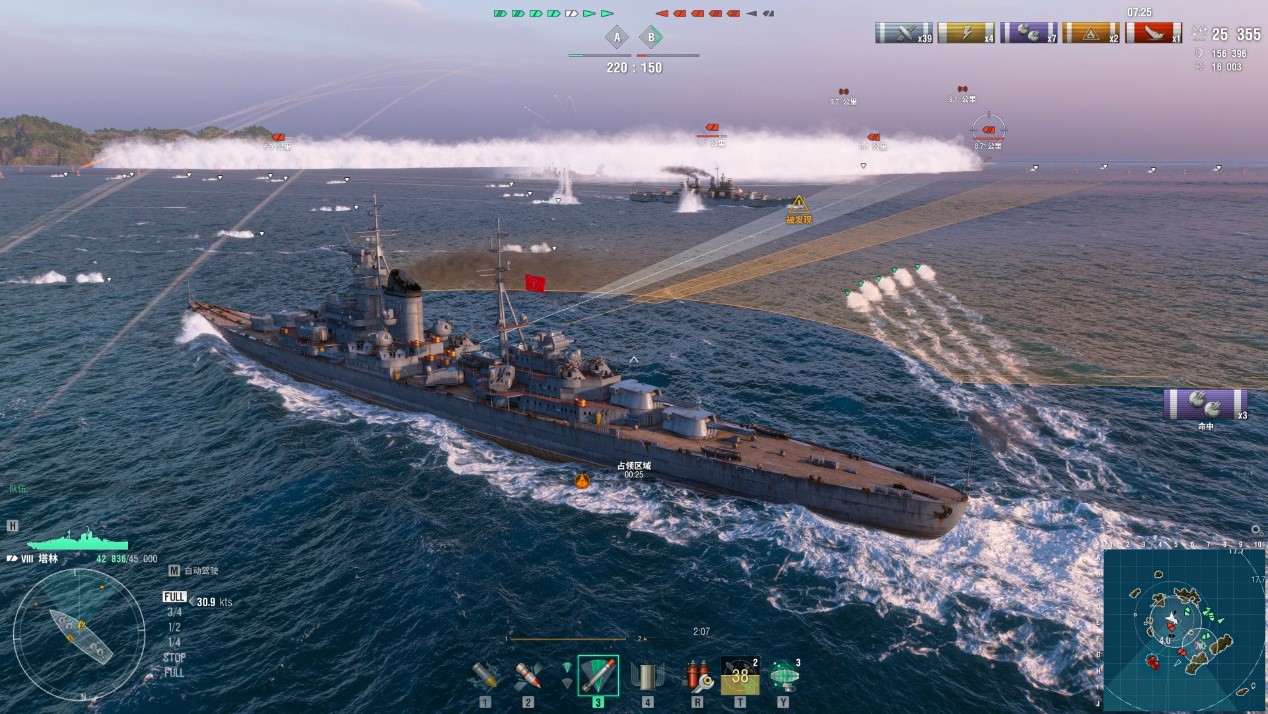
Task: Click the purple torpedo hits ribbon x7
Action: point(1029,33)
